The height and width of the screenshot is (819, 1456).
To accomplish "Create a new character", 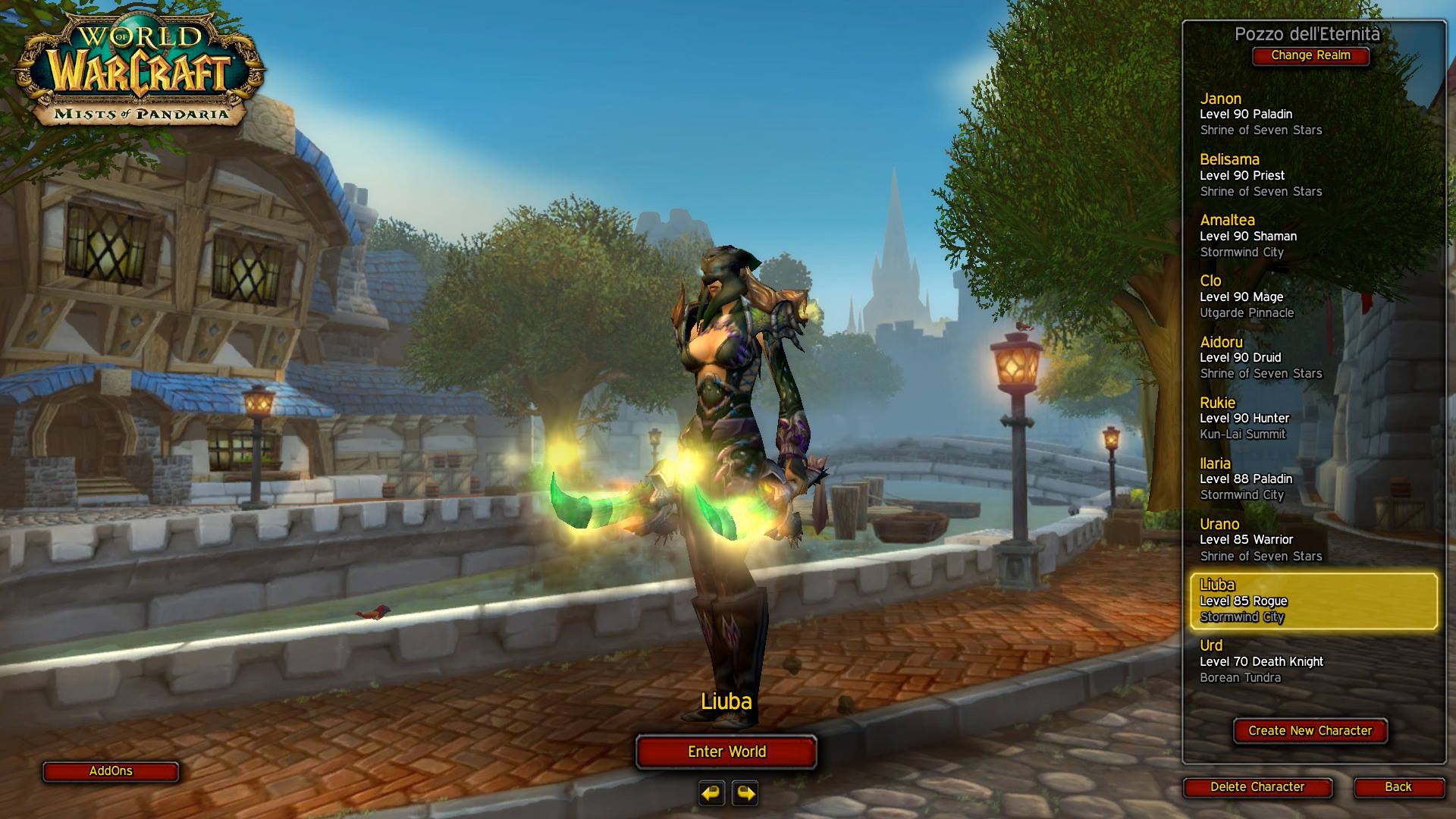I will tap(1310, 731).
